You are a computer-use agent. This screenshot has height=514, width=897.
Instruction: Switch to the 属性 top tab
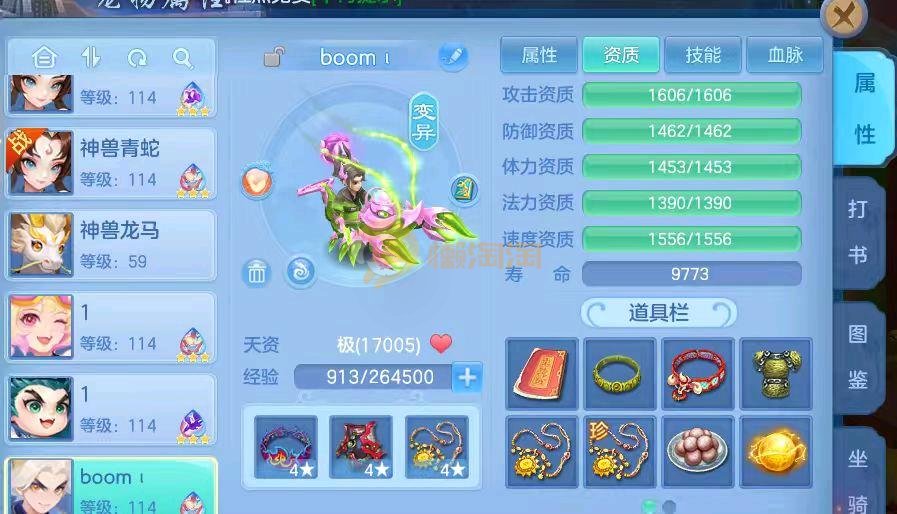(x=539, y=55)
